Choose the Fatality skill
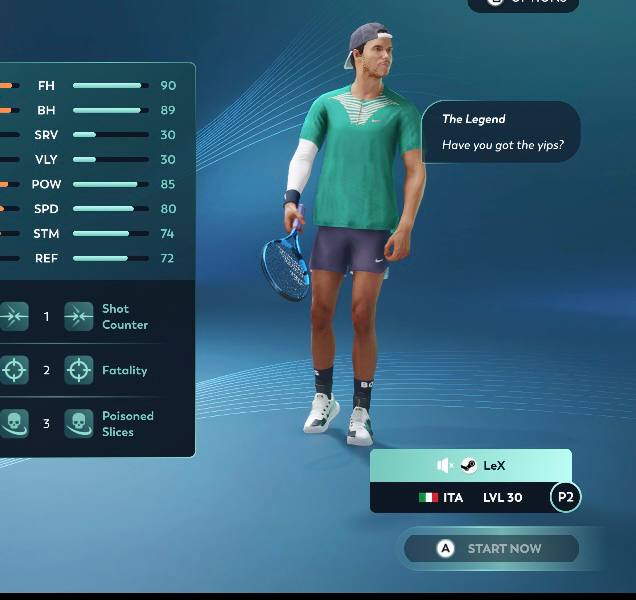The image size is (636, 600). click(79, 370)
